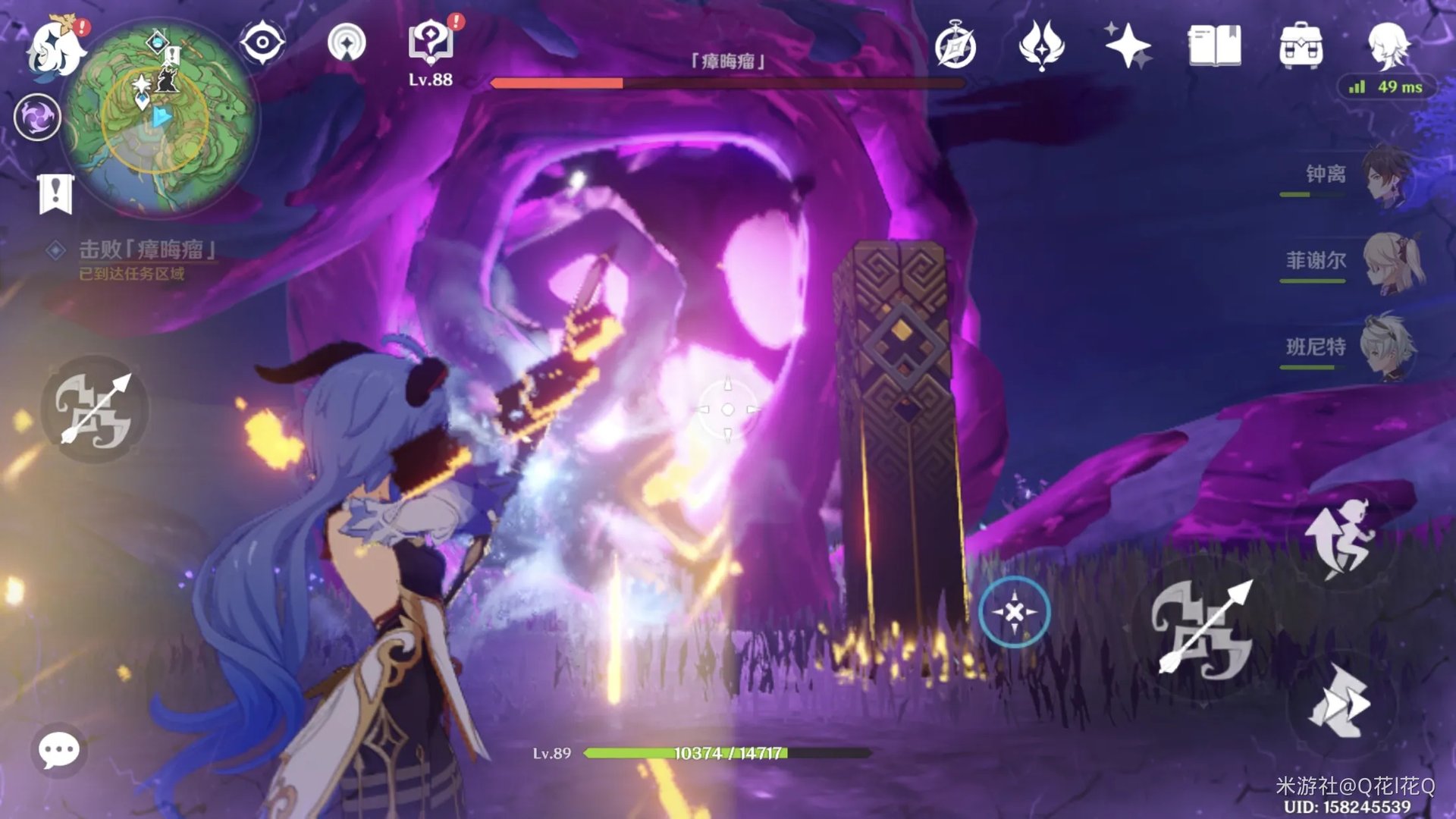Open the Wish star icon
This screenshot has height=819, width=1456.
click(1128, 45)
